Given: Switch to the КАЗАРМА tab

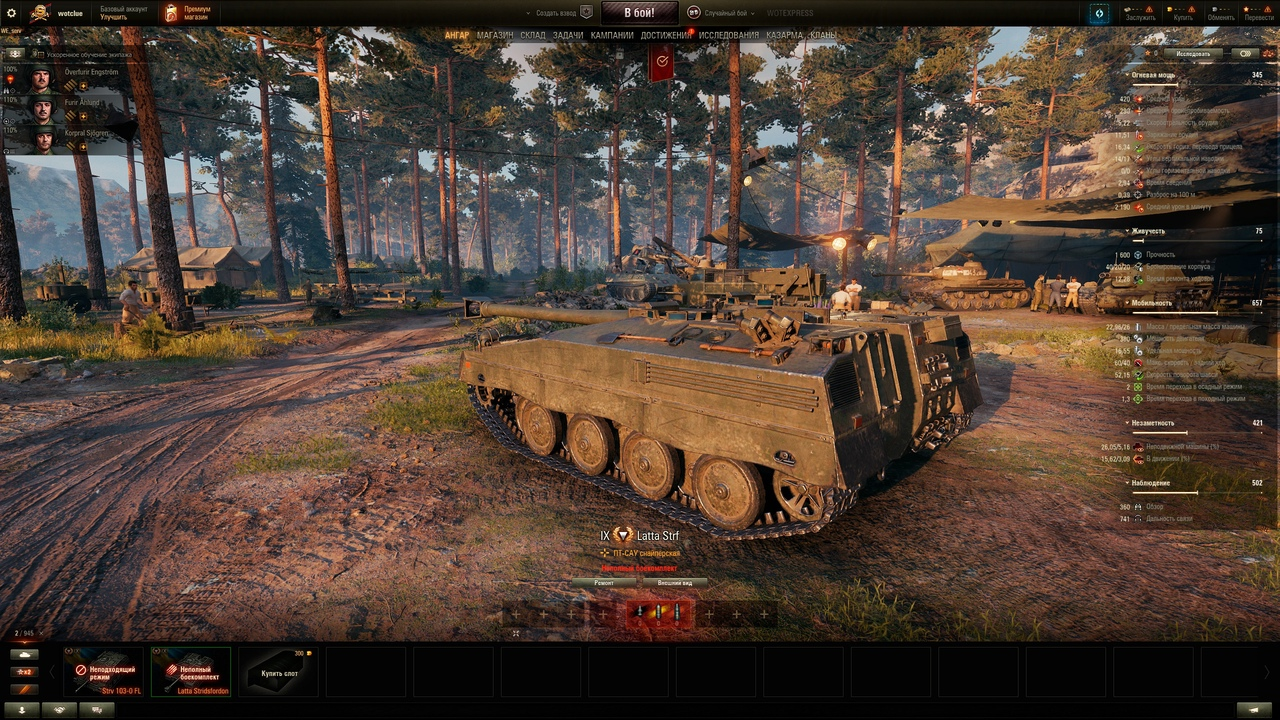Looking at the screenshot, I should coord(784,35).
